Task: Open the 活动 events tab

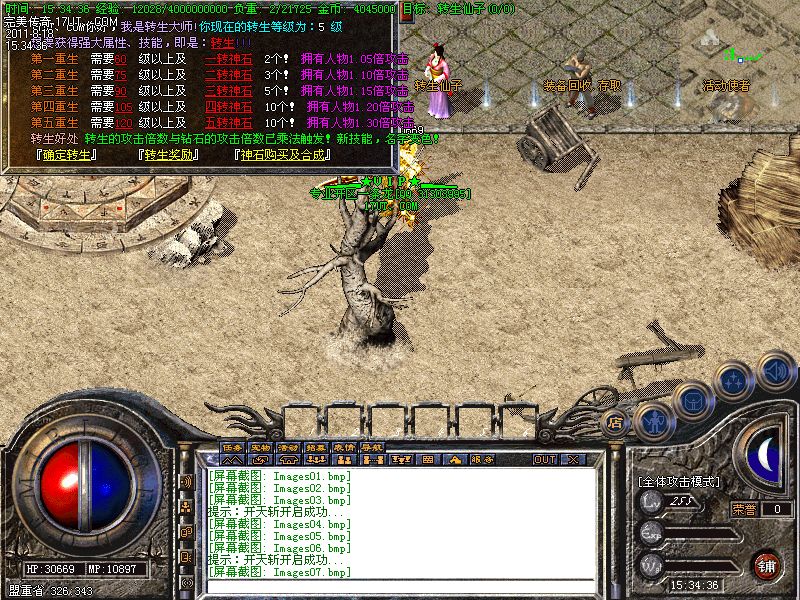Action: (x=288, y=446)
